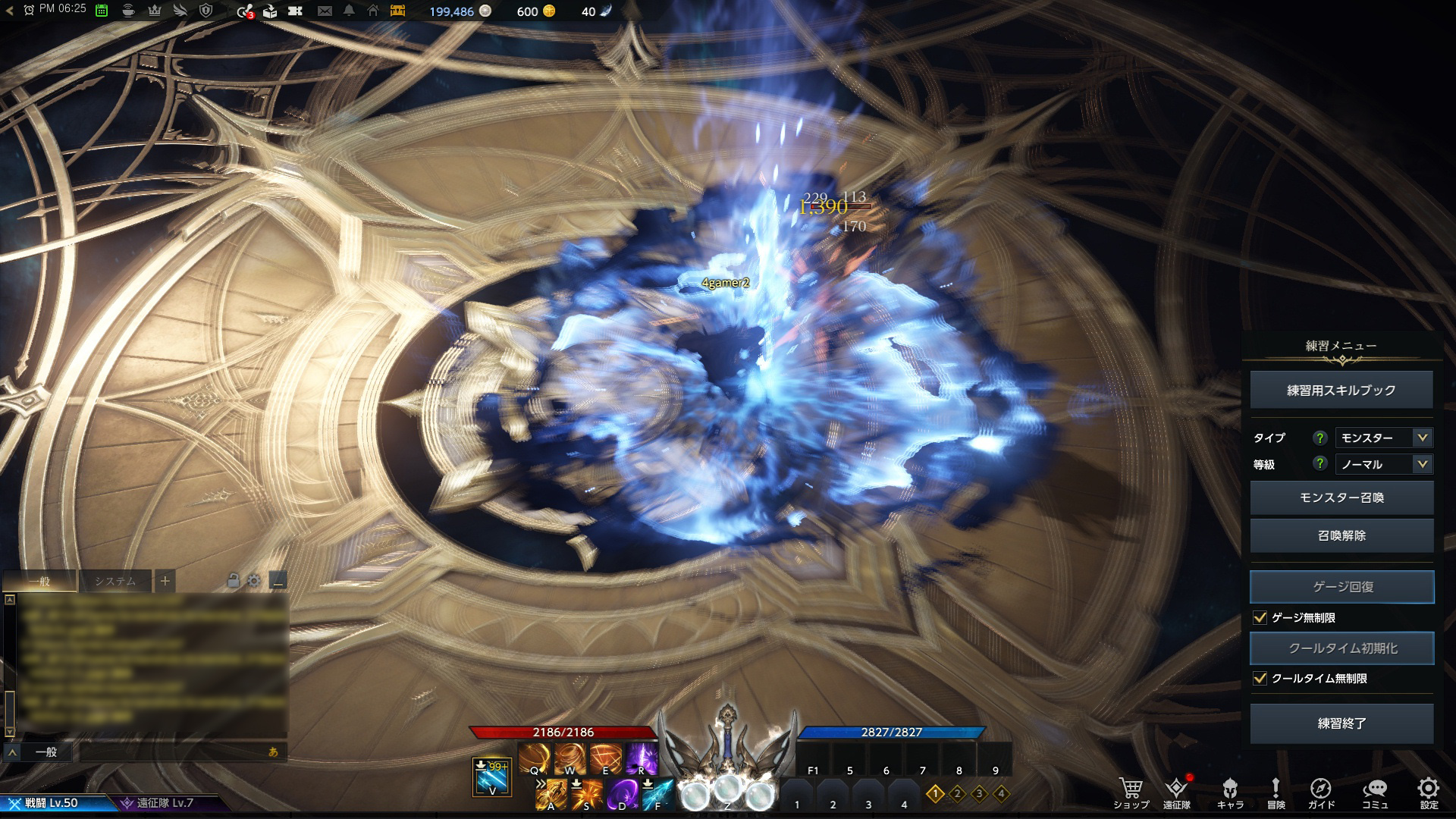Click the ゲージ回復 gauge restore button
1456x819 pixels.
1341,587
